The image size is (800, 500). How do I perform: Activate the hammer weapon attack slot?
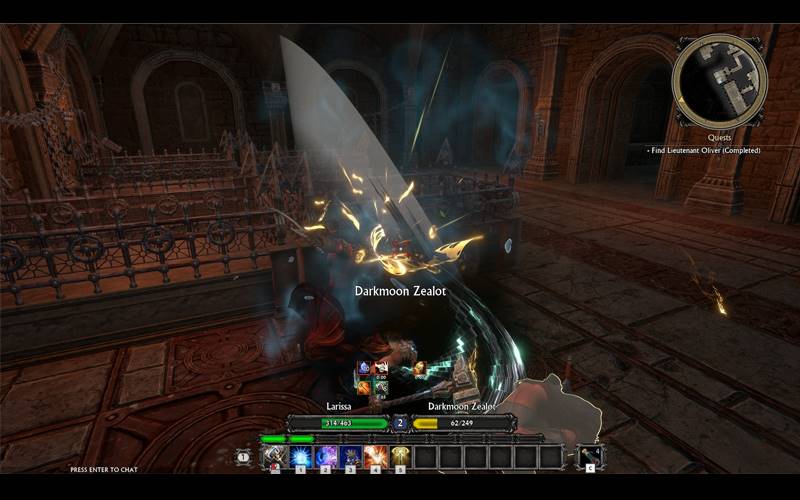pos(275,457)
